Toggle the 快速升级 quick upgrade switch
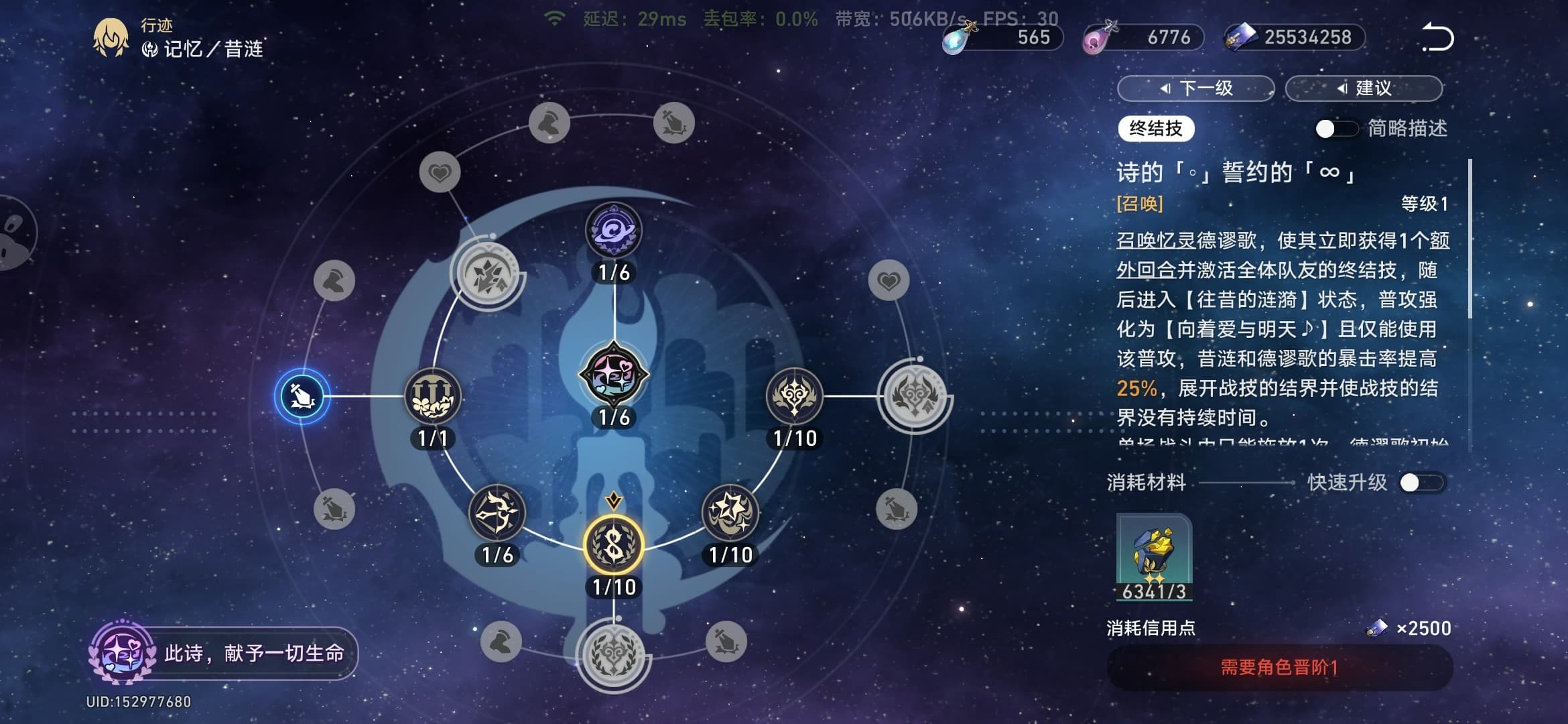Screen dimensions: 1568x724 point(1421,483)
